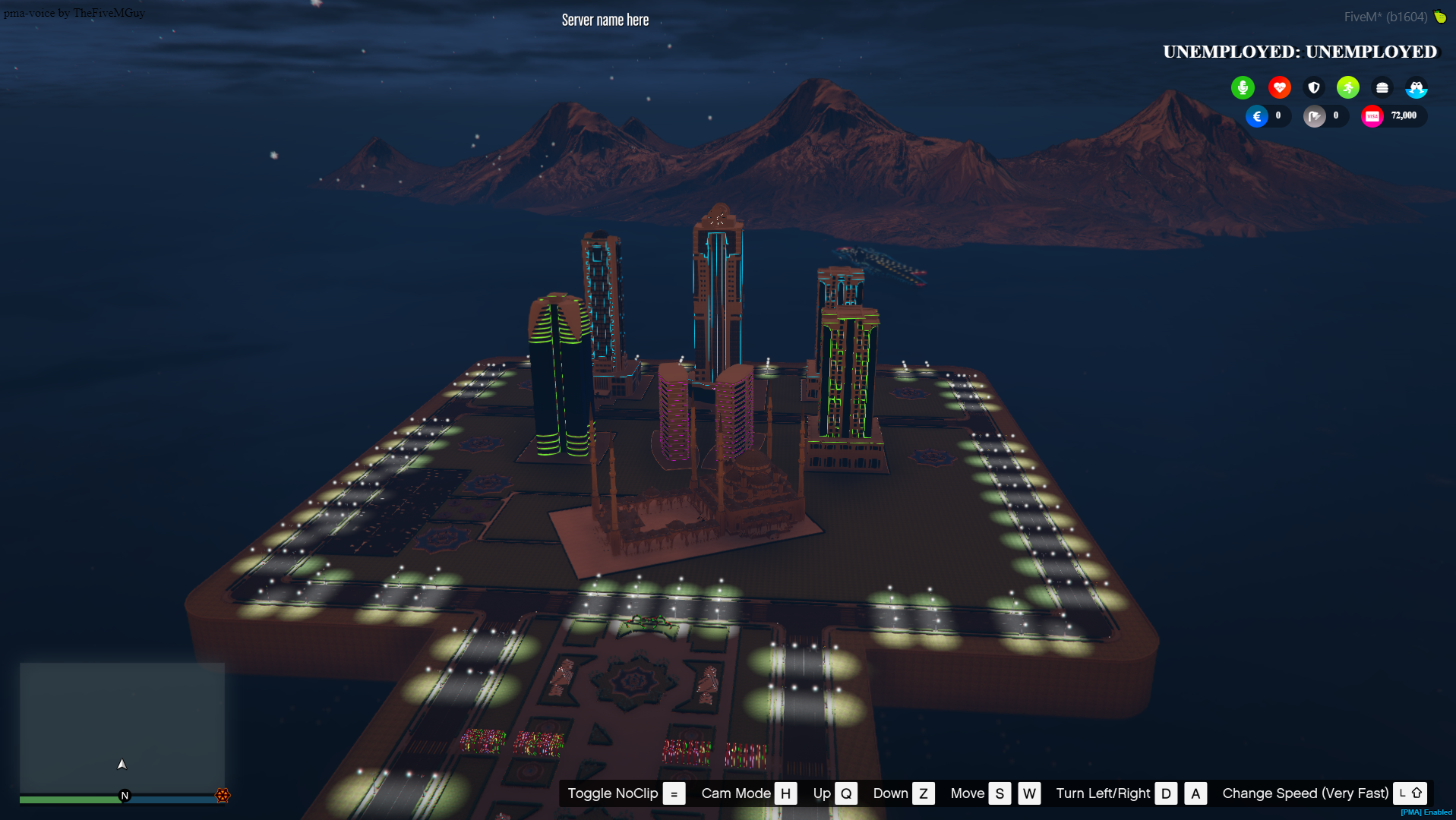
Task: Click the [PMA] Enabled link
Action: (1426, 812)
